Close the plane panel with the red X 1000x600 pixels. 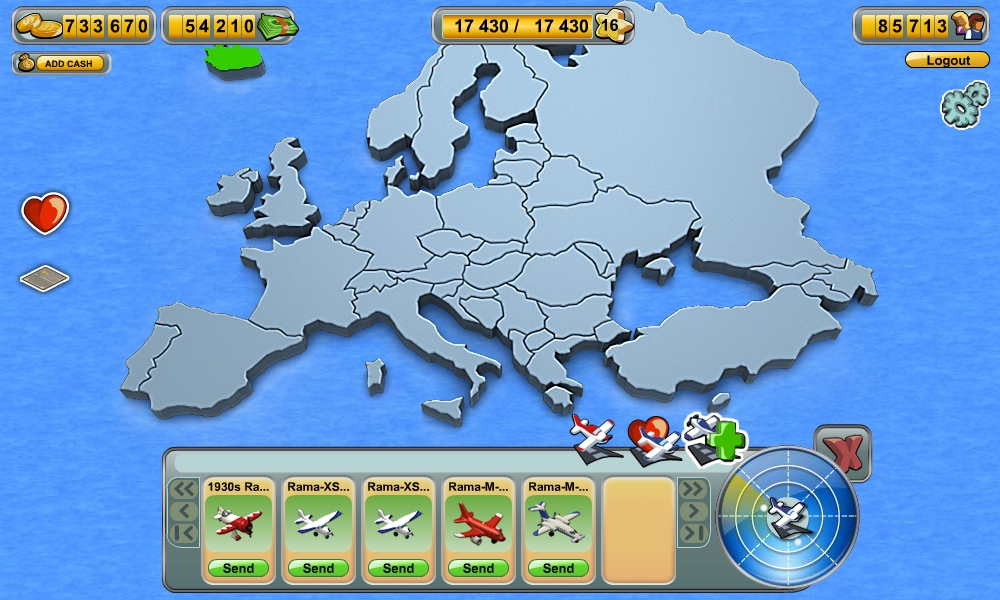click(x=842, y=454)
